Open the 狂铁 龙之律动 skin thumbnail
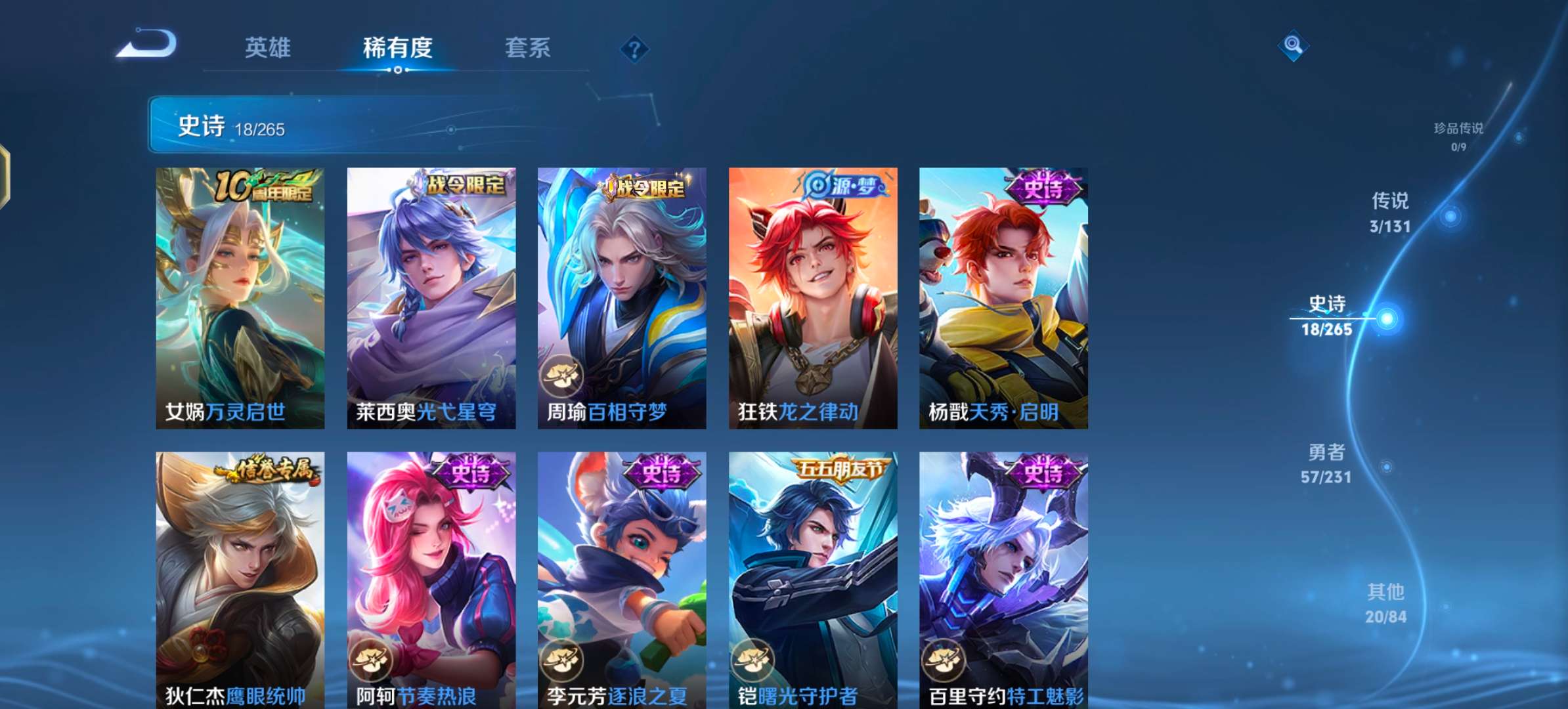This screenshot has width=1568, height=709. 814,295
